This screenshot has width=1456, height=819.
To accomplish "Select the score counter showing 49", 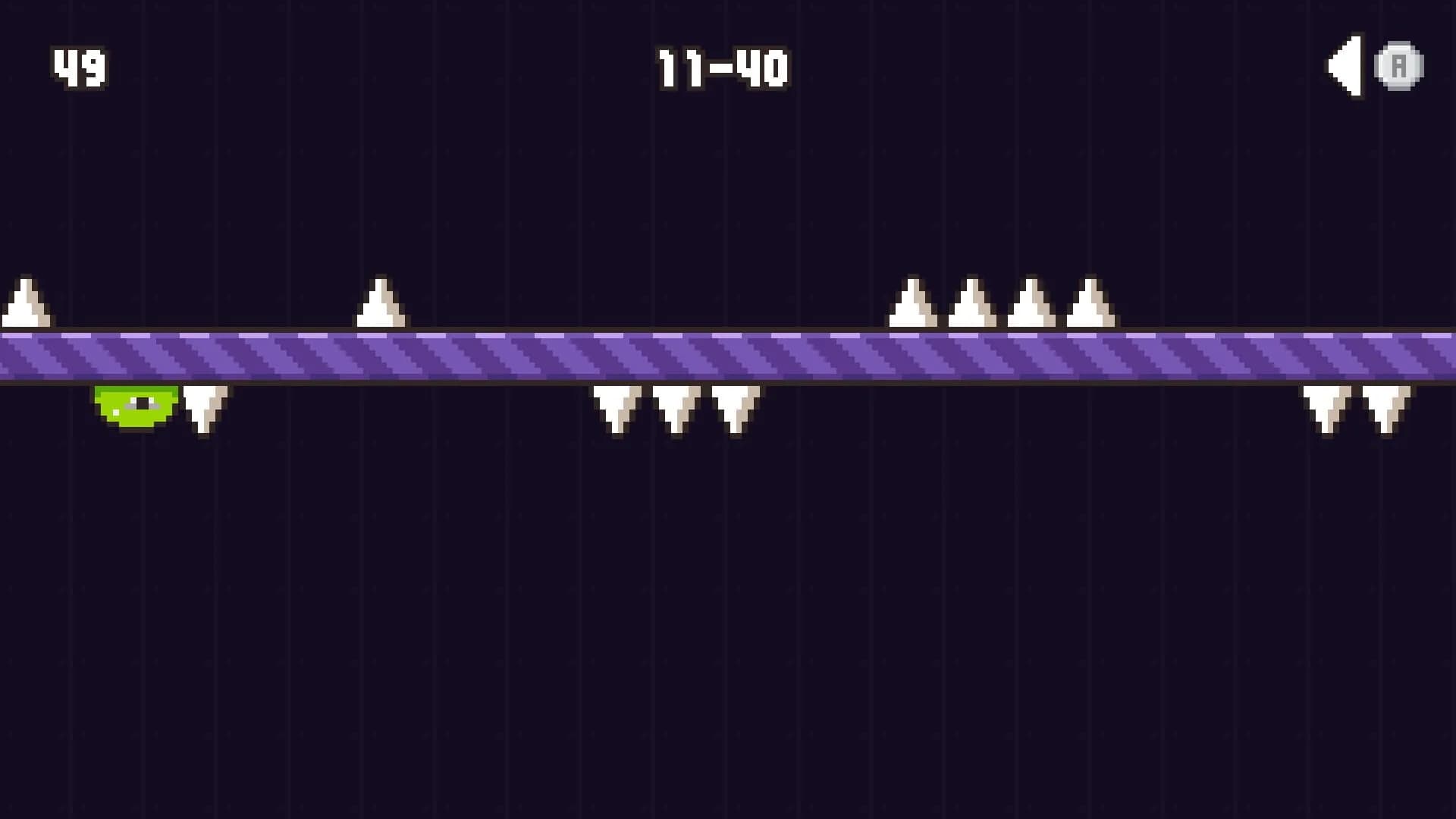I will (x=78, y=68).
